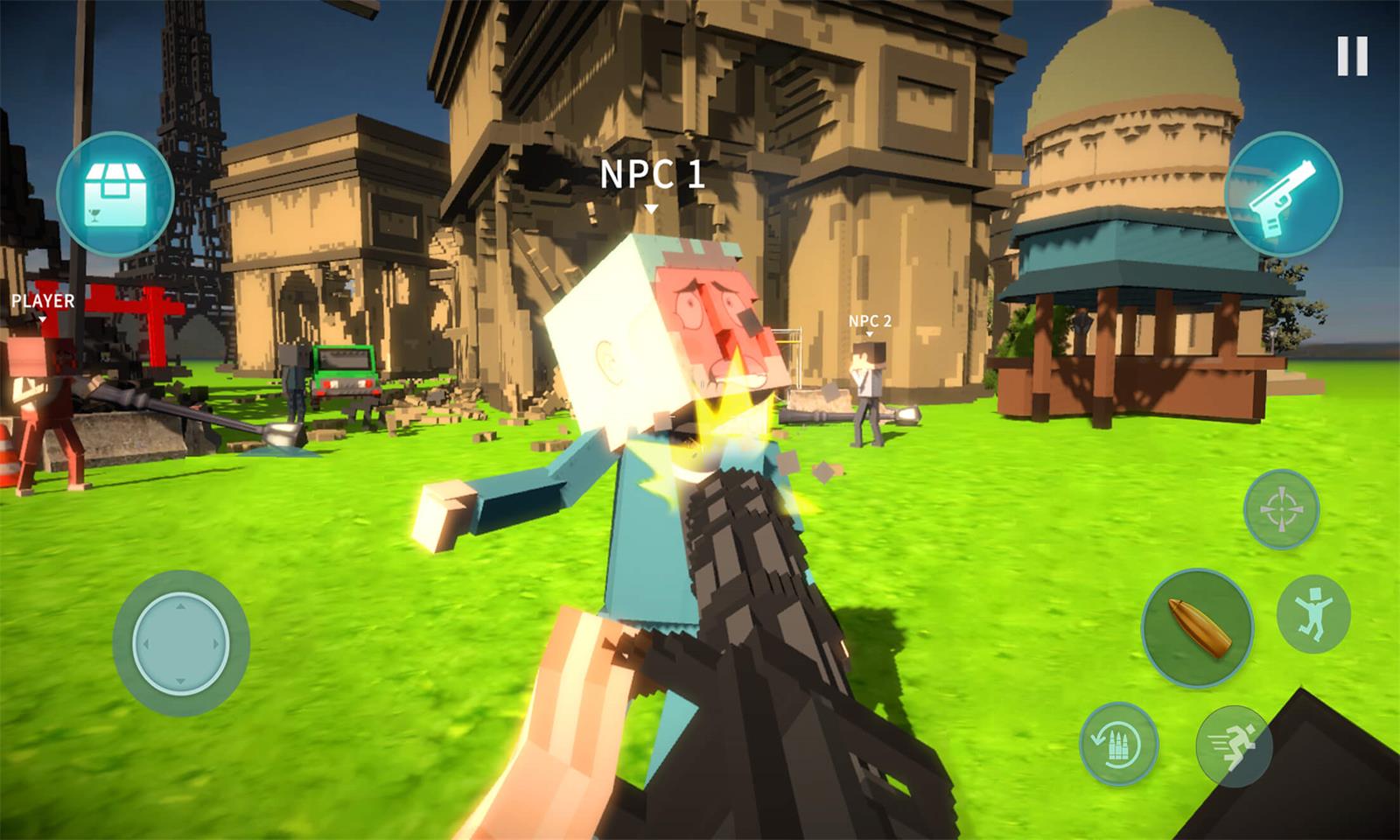The image size is (1400, 840).
Task: Activate the jump button
Action: tap(1313, 613)
